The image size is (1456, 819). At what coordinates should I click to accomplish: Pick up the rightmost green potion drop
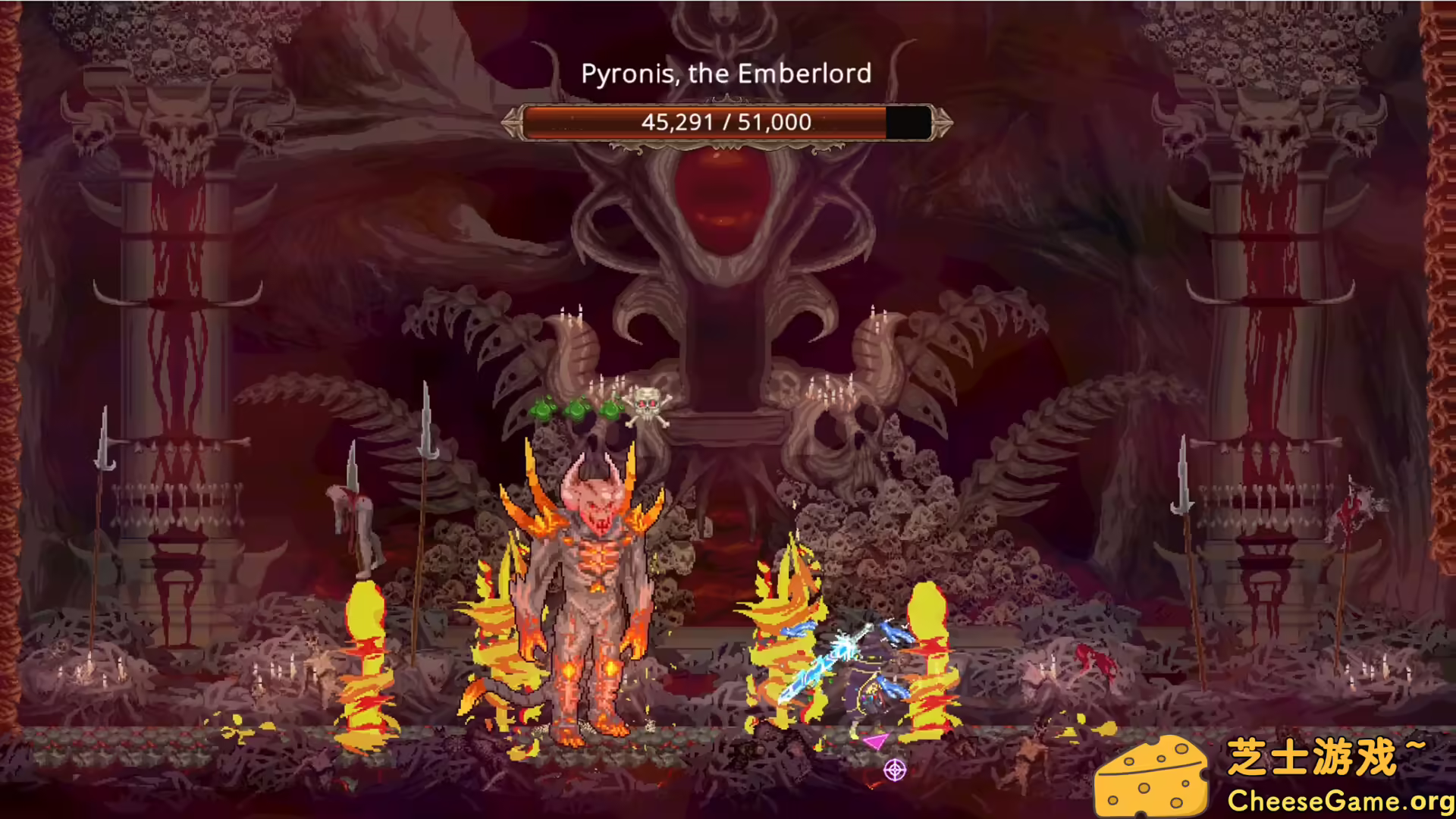point(610,409)
